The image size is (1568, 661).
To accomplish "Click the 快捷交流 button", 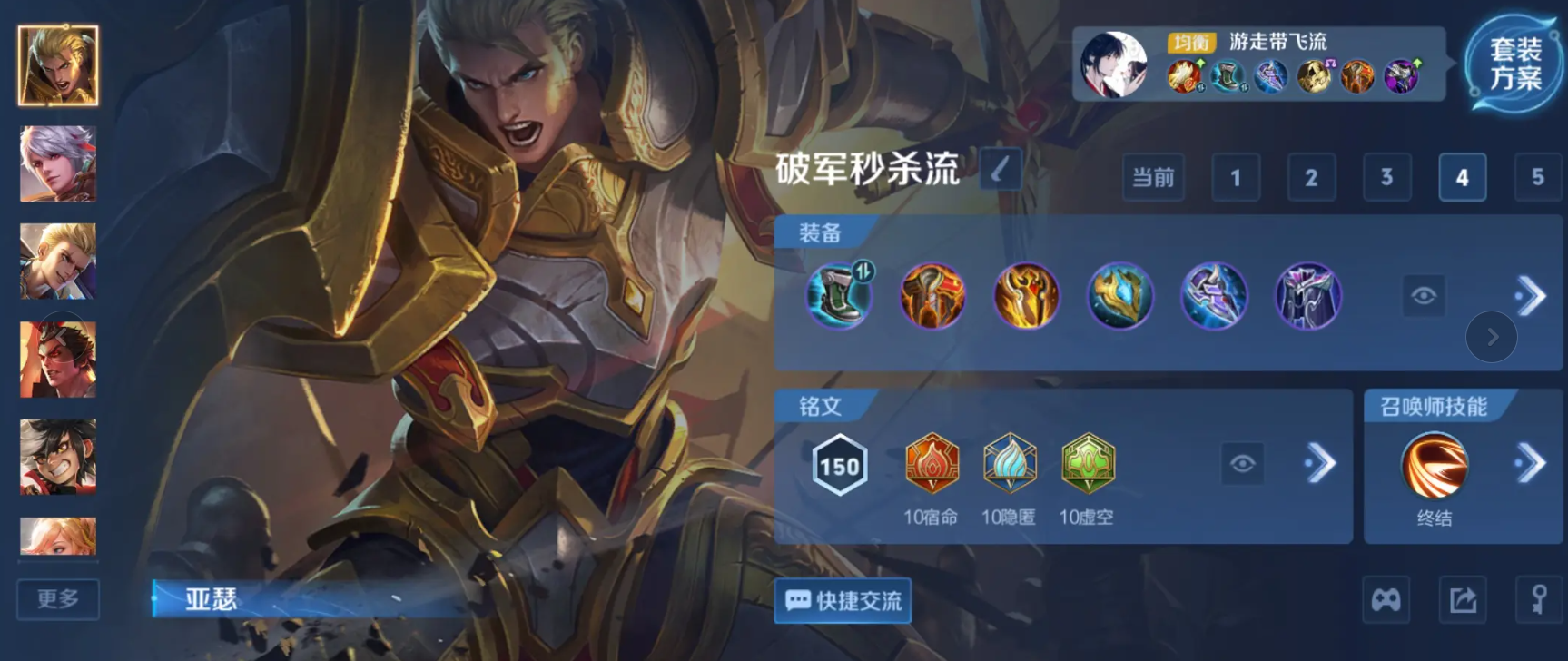I will [842, 601].
